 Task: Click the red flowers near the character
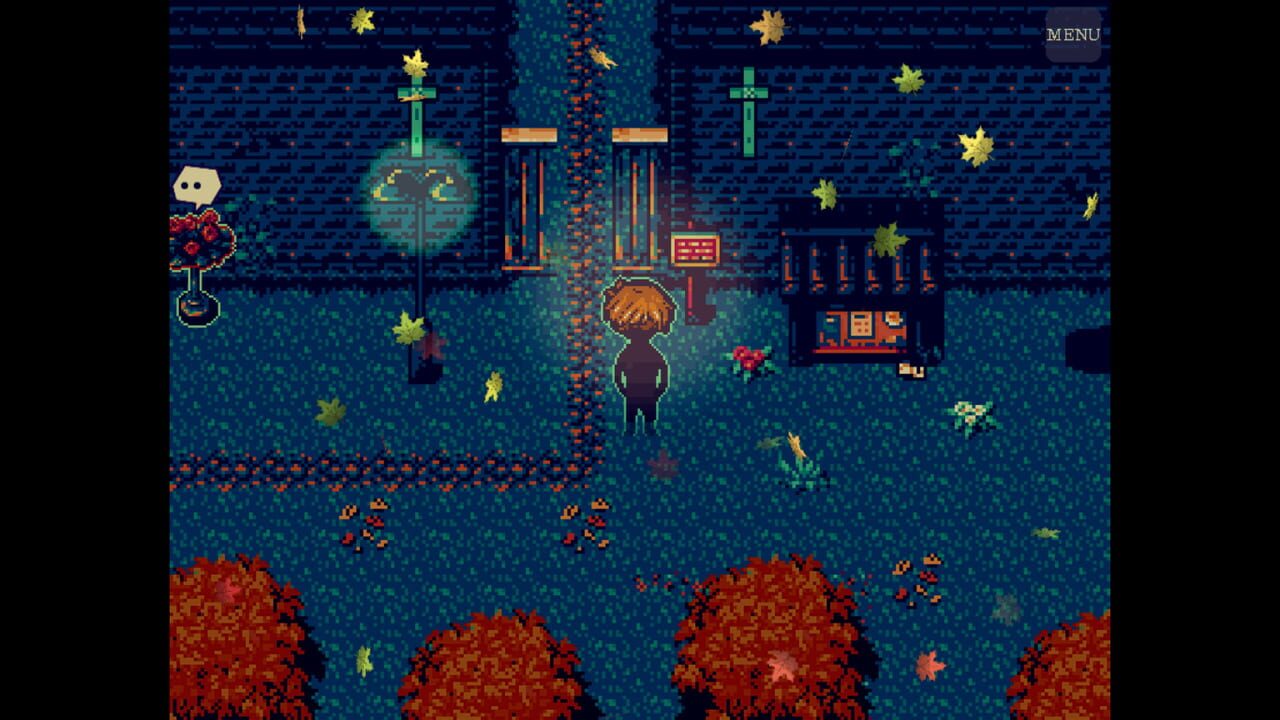click(748, 357)
